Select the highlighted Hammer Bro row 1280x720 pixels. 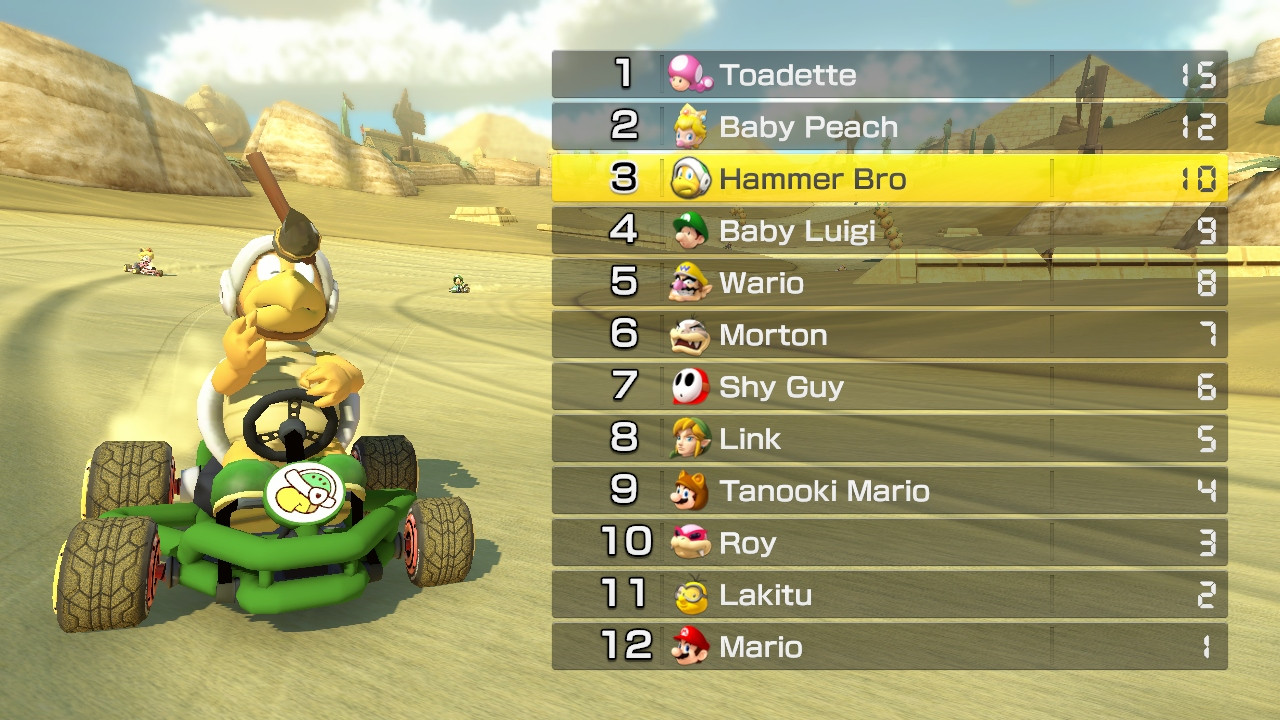pos(890,179)
